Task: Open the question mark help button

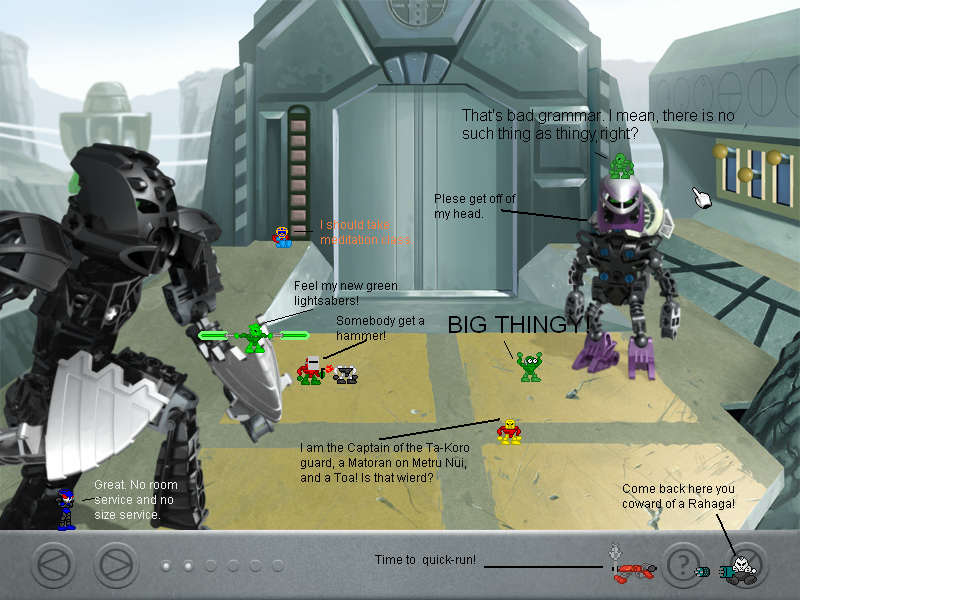Action: [683, 565]
